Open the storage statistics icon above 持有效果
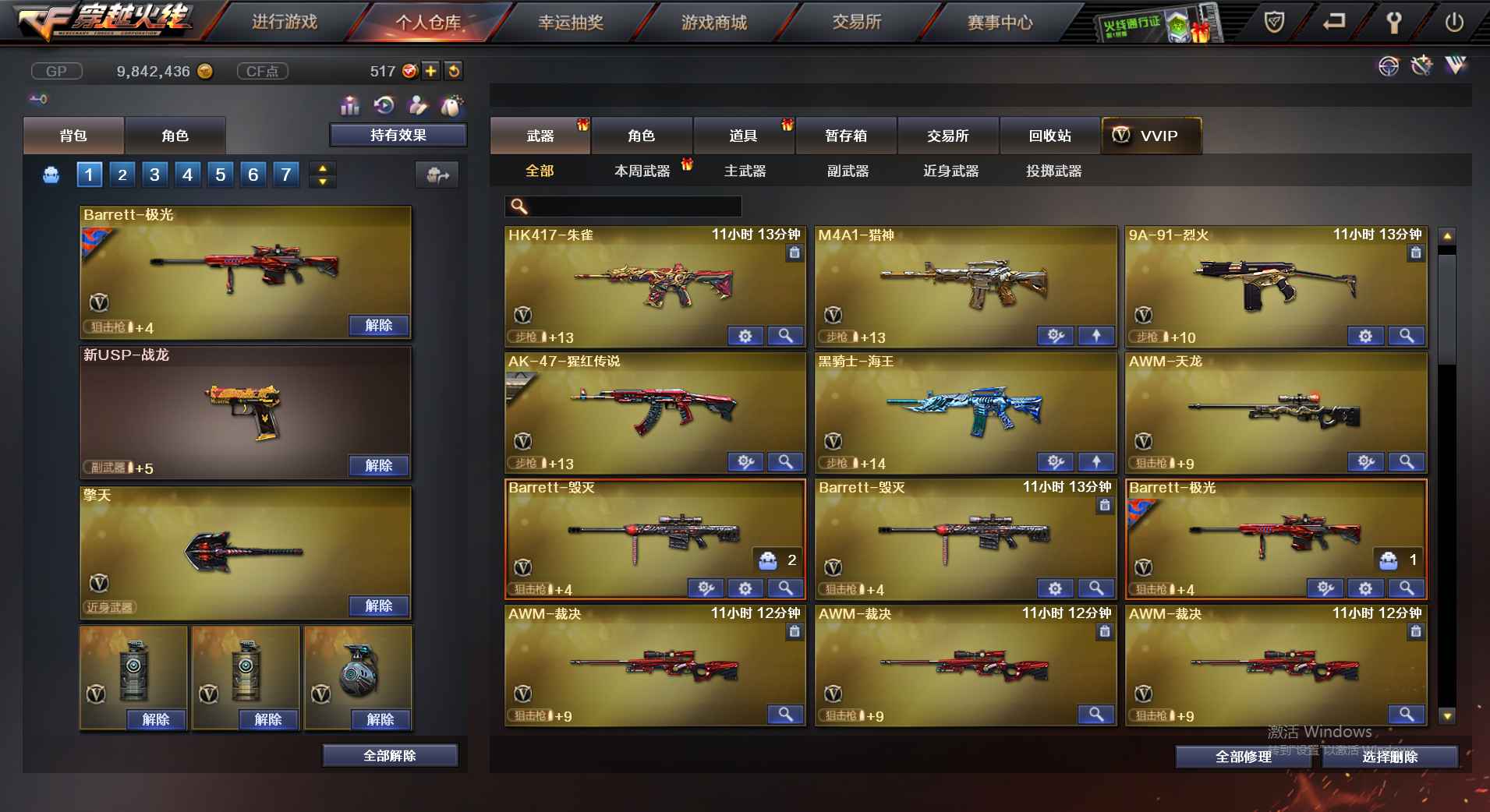Viewport: 1490px width, 812px height. [351, 105]
